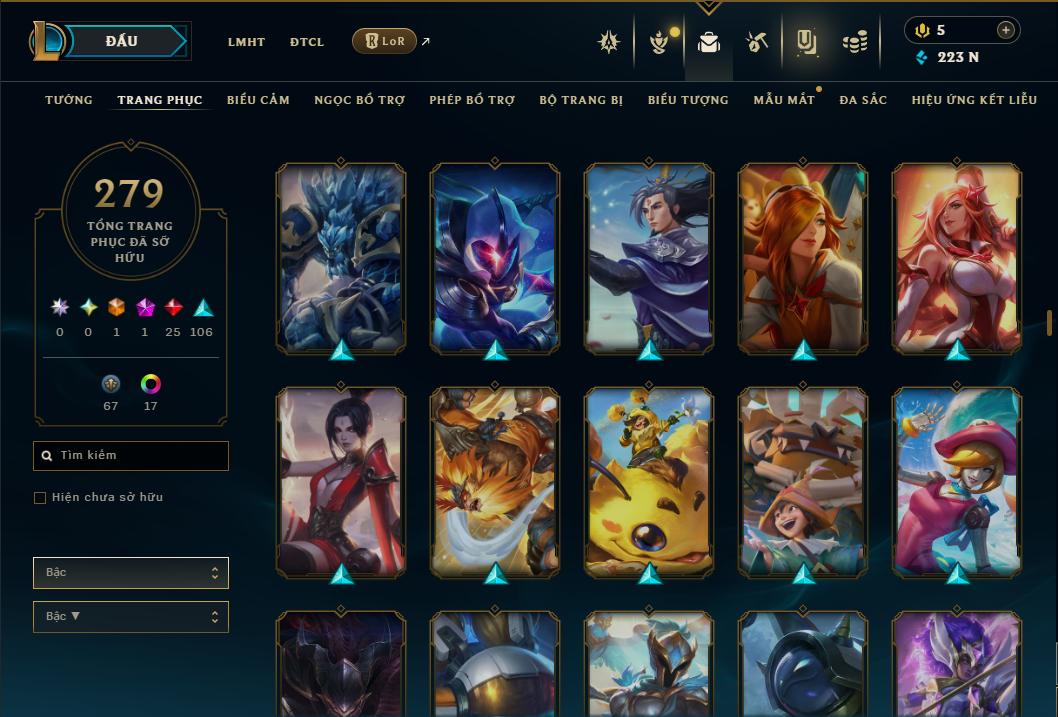Viewport: 1058px width, 717px height.
Task: Open the MẪU MẮT wards tab
Action: click(x=784, y=100)
